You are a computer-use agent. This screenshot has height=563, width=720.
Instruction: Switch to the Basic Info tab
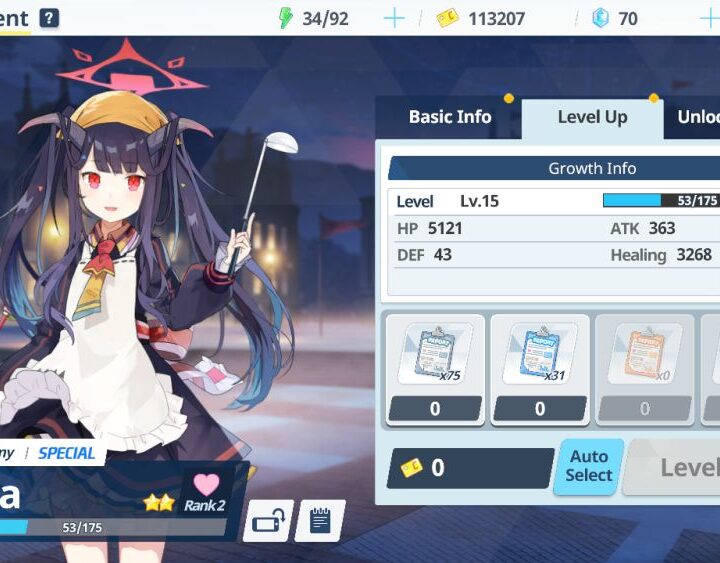click(449, 117)
